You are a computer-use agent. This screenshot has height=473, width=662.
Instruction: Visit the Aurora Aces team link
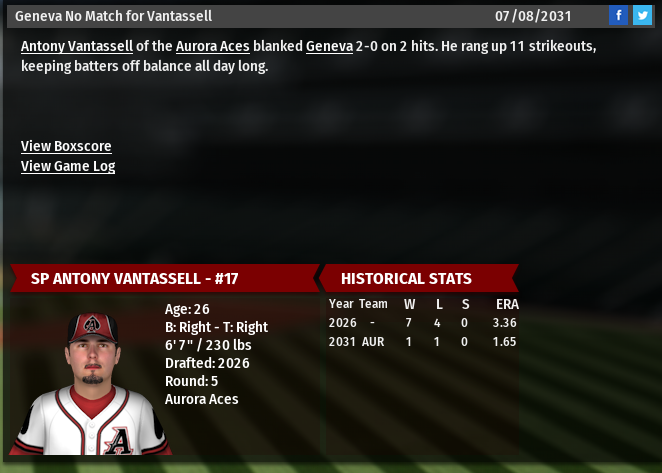coord(212,47)
